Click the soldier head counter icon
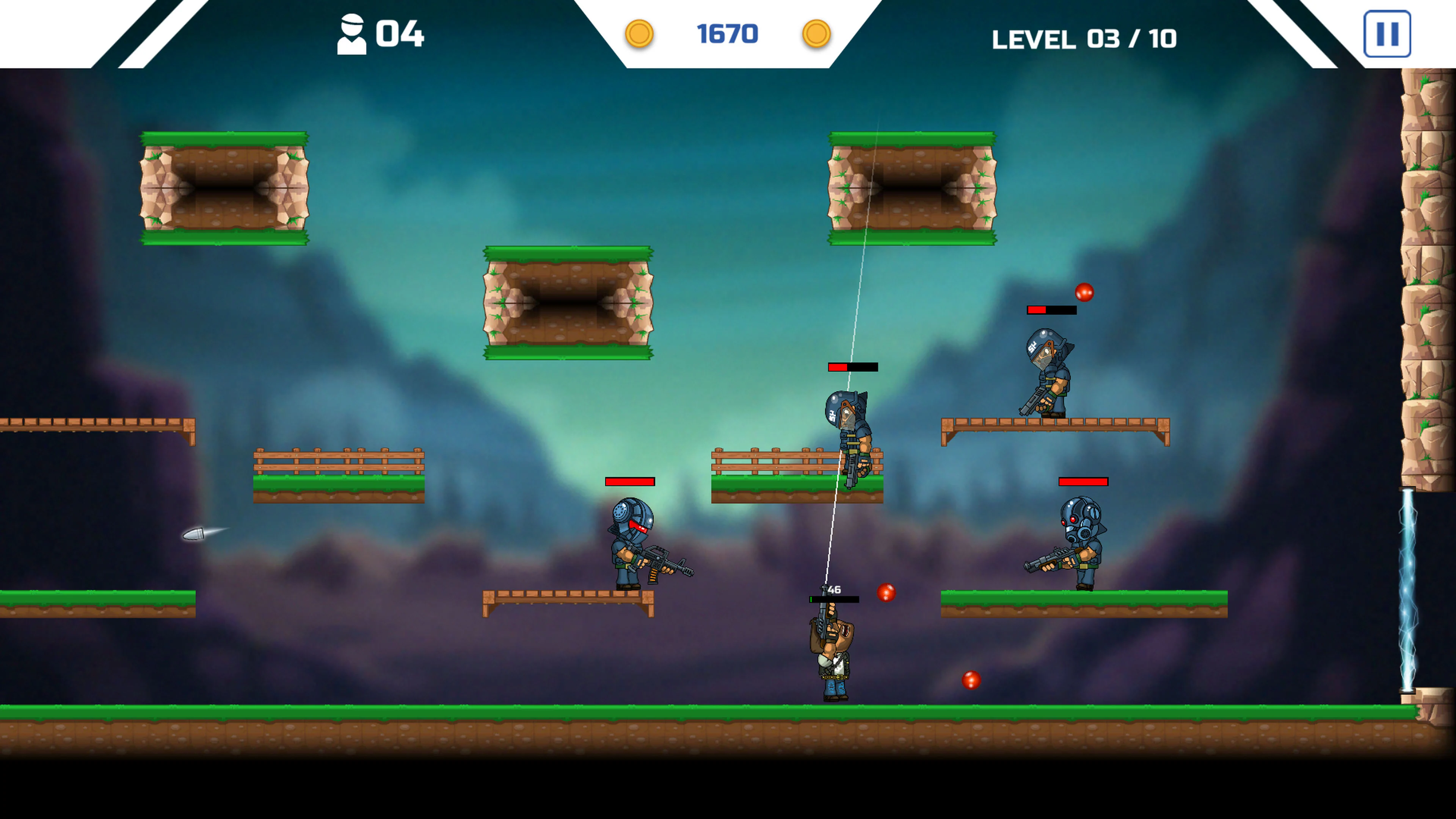 [x=353, y=34]
